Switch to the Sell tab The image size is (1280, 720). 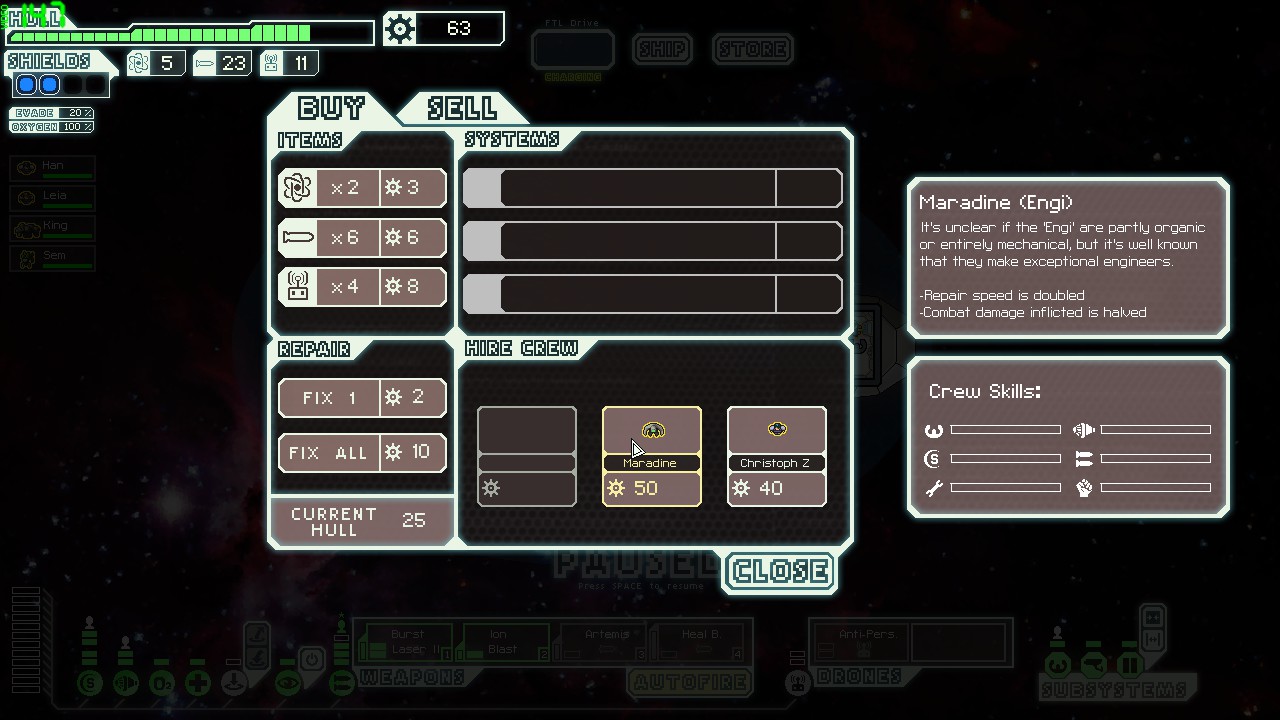point(461,107)
